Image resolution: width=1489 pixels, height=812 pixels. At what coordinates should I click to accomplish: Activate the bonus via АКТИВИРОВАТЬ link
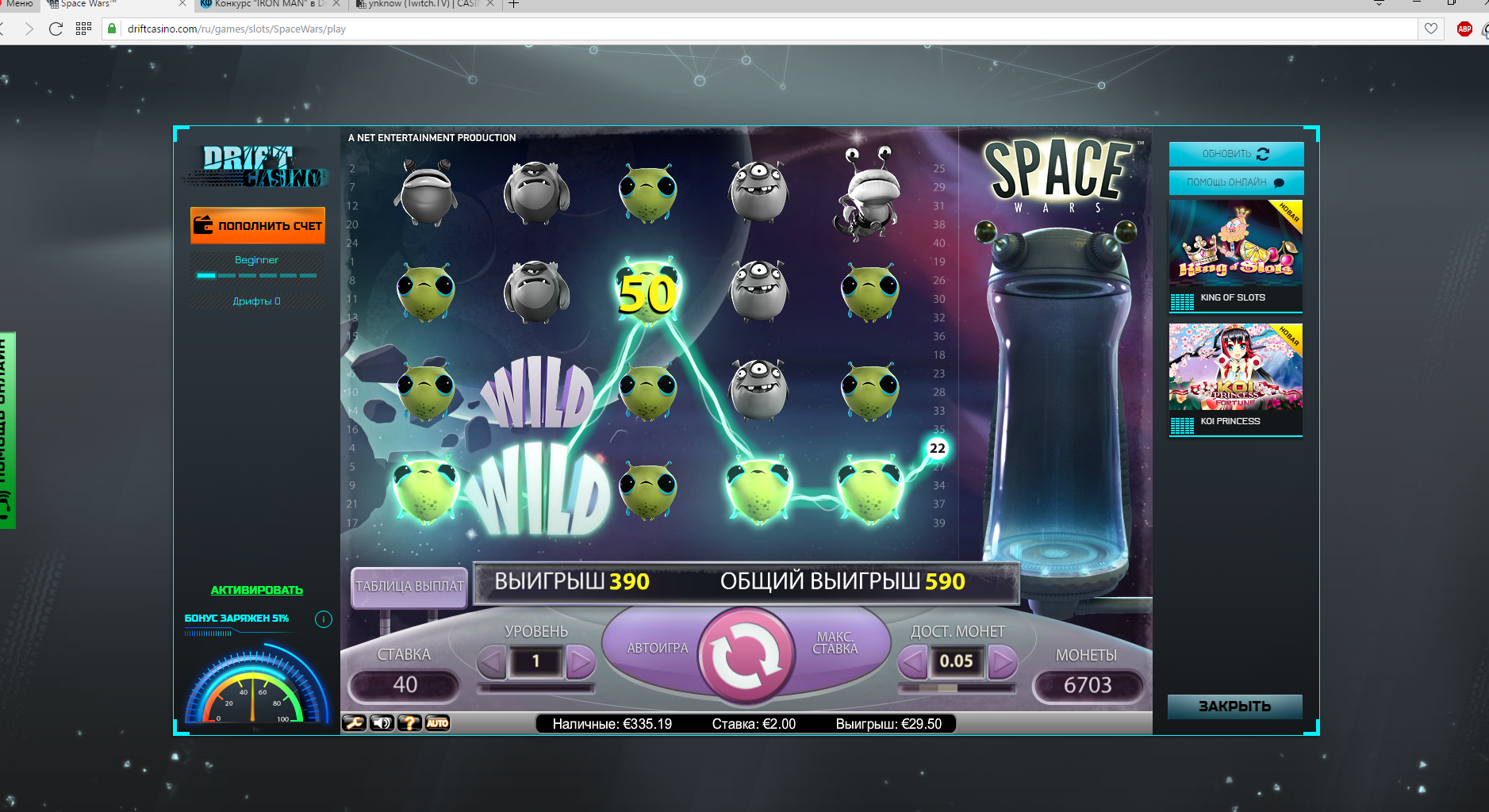[x=256, y=590]
